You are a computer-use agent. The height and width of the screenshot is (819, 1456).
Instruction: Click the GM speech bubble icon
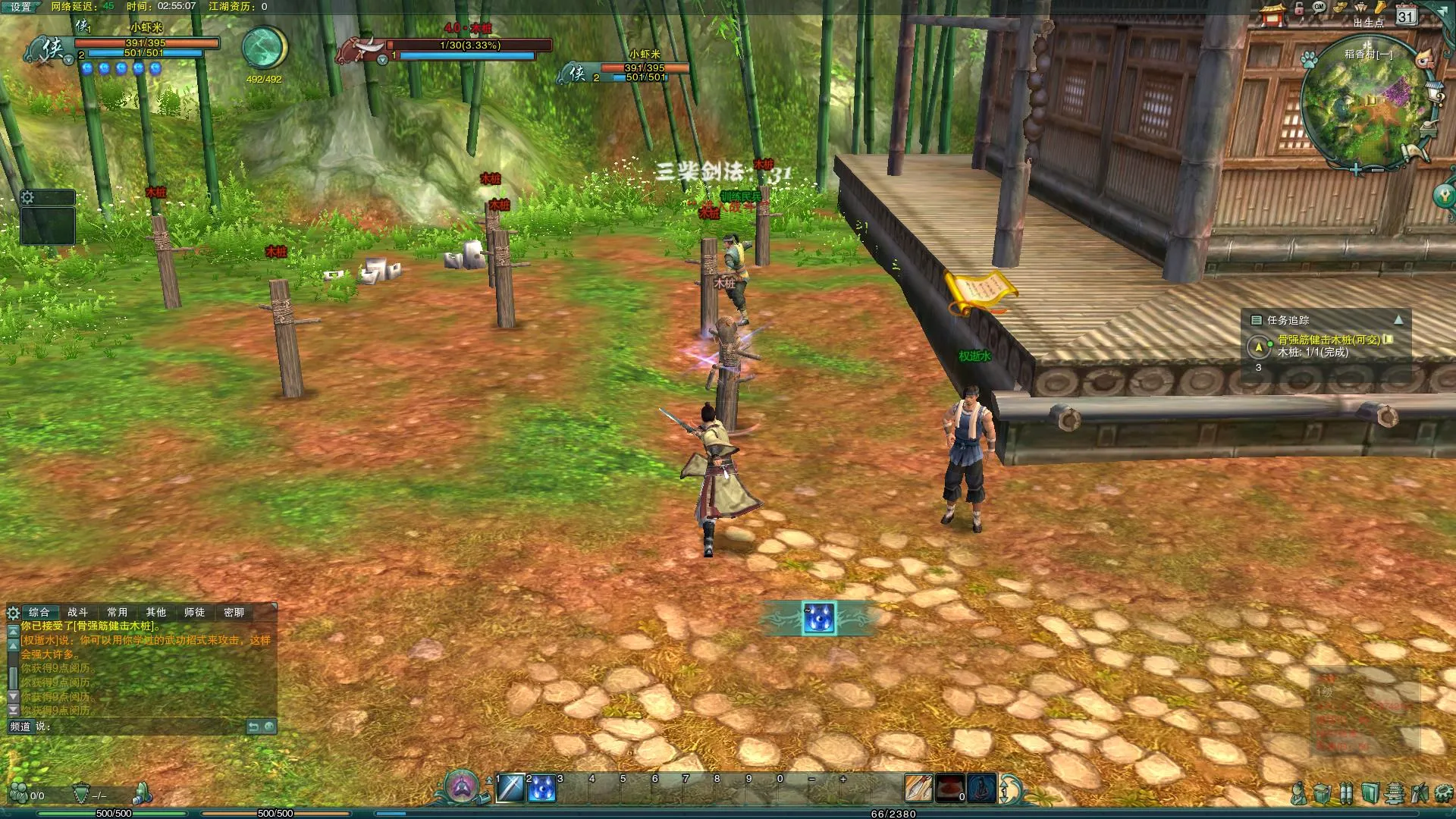point(1319,8)
